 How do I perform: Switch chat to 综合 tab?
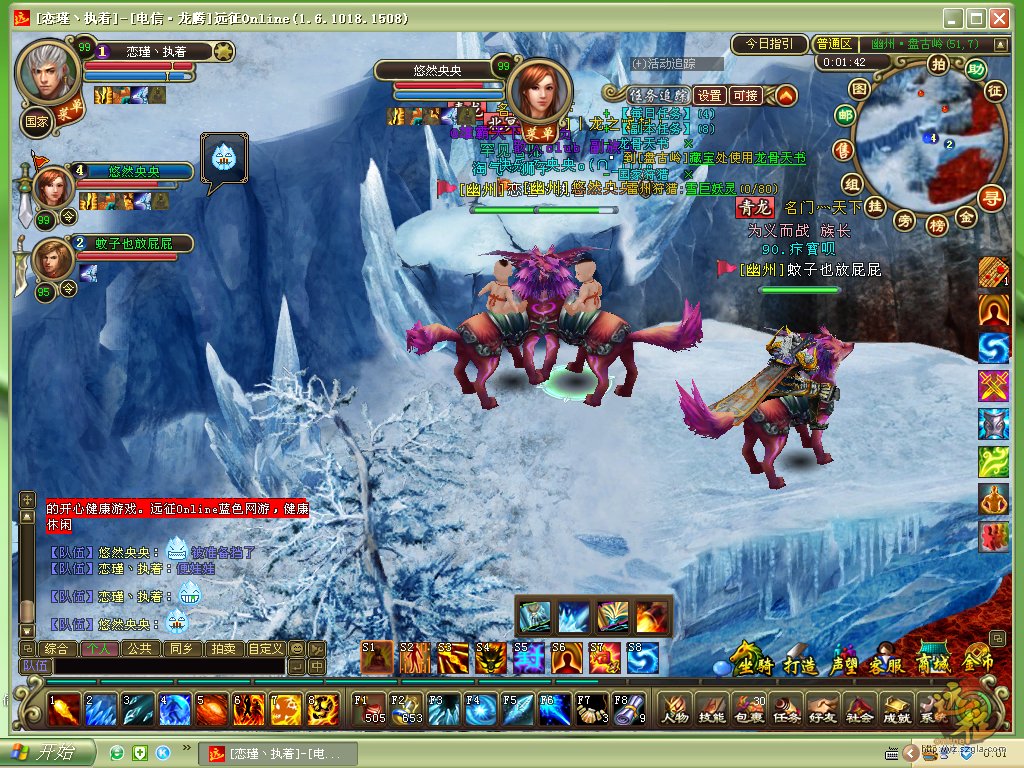click(57, 648)
